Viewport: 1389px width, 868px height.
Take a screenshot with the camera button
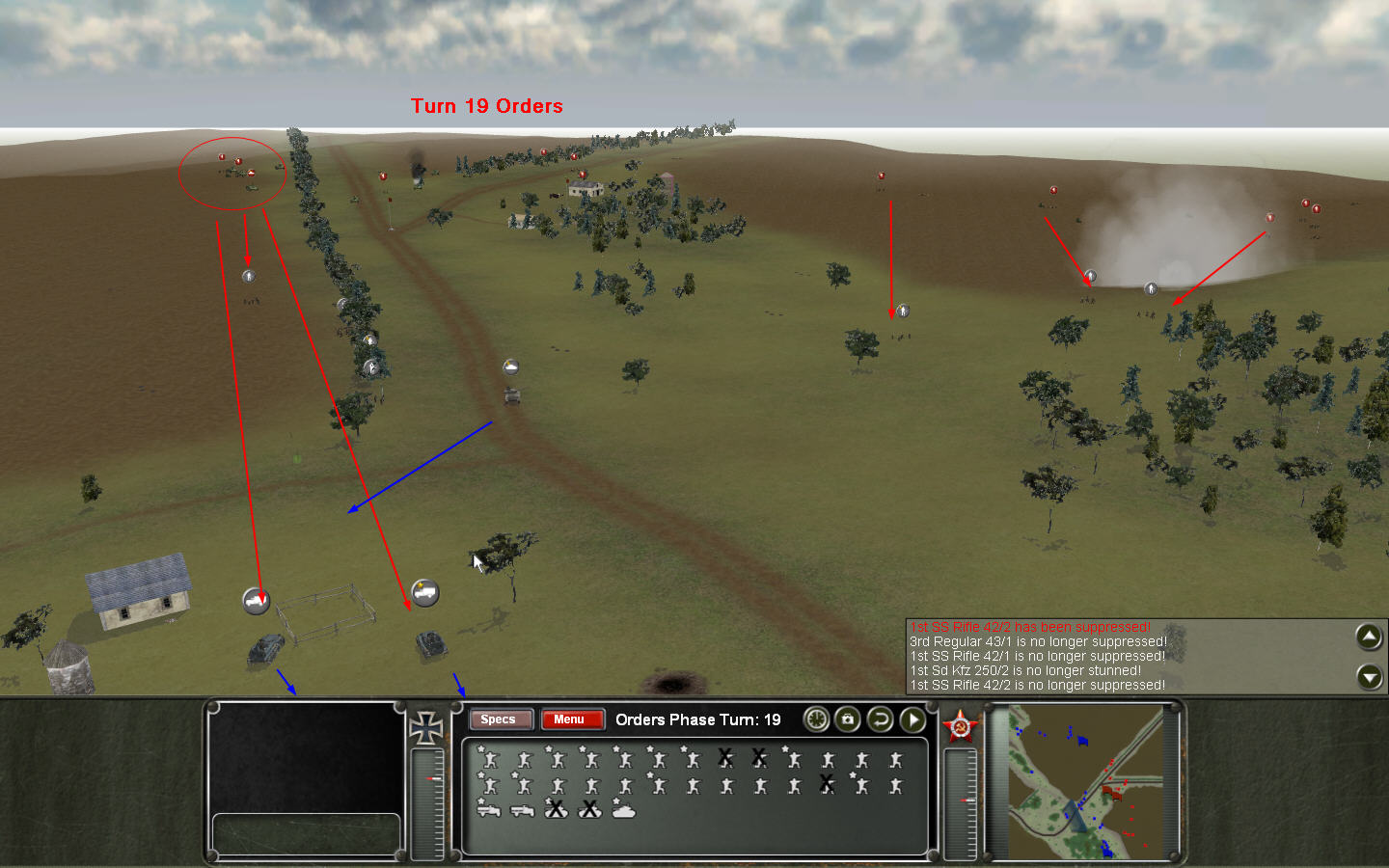click(848, 719)
